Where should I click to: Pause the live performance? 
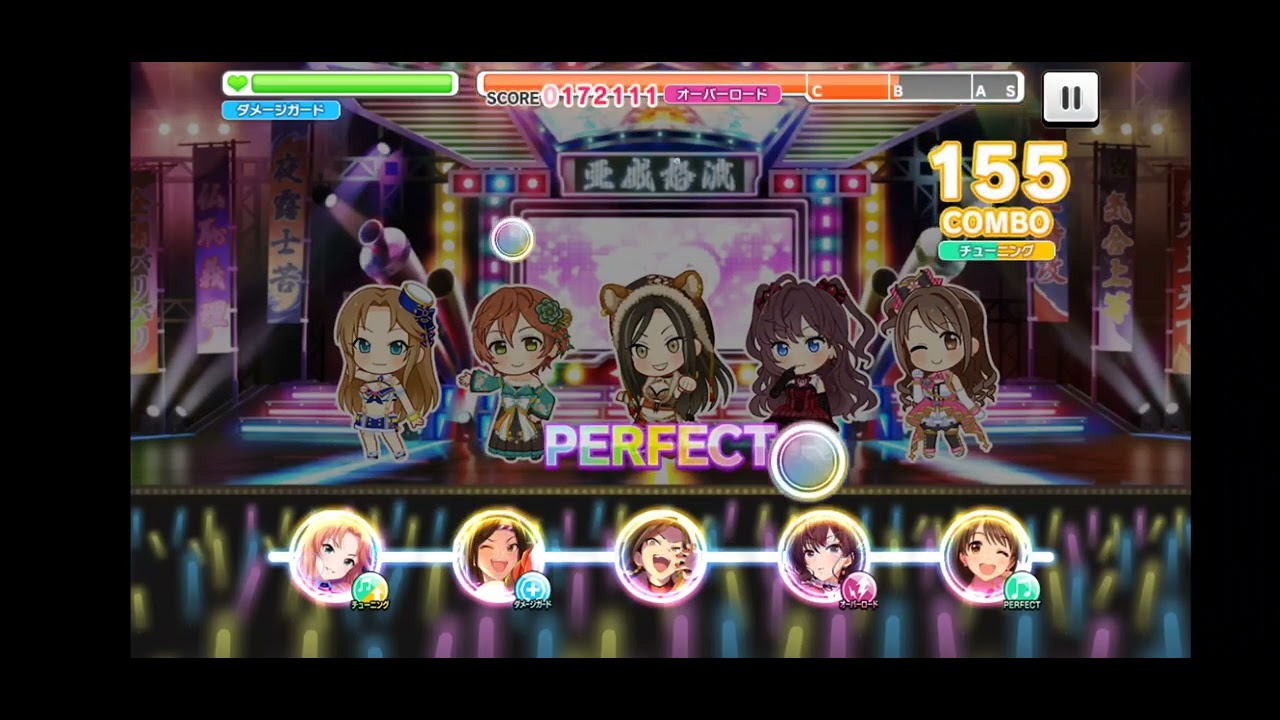[1070, 98]
